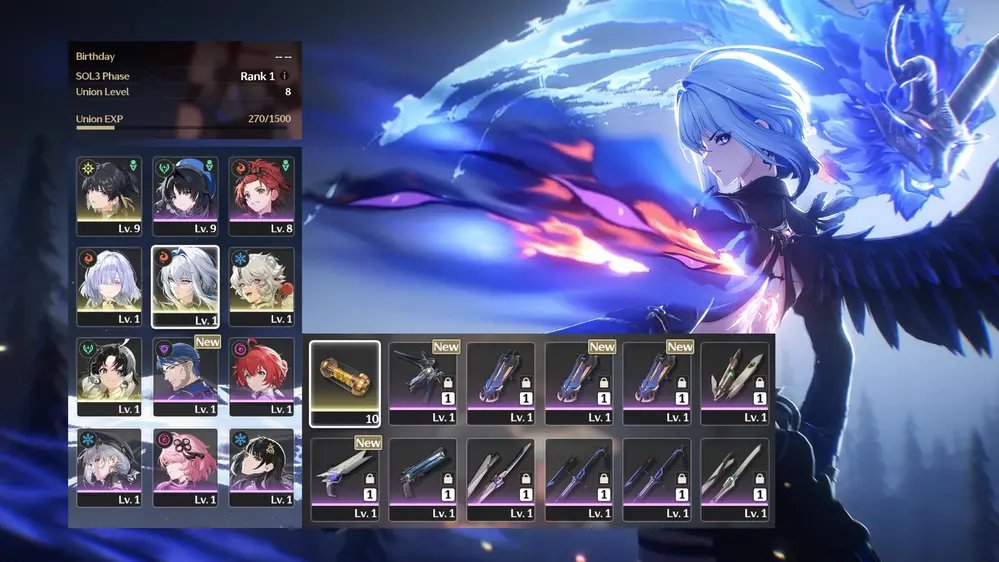Viewport: 999px width, 562px height.
Task: Choose the grinning white curly-haired ice character
Action: 262,286
